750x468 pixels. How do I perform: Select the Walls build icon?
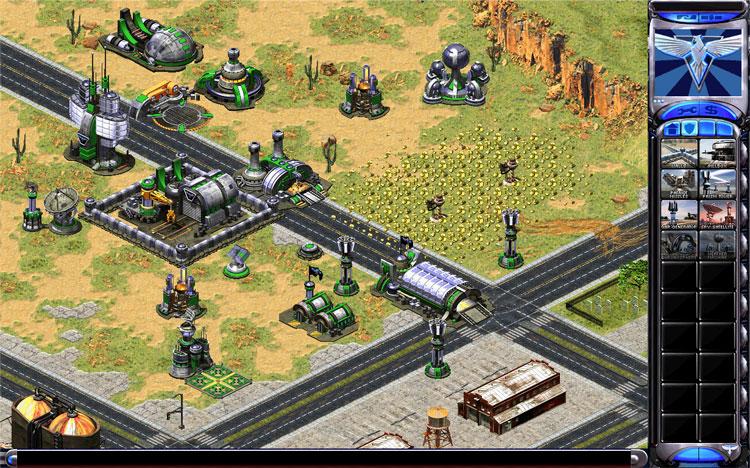tap(678, 151)
